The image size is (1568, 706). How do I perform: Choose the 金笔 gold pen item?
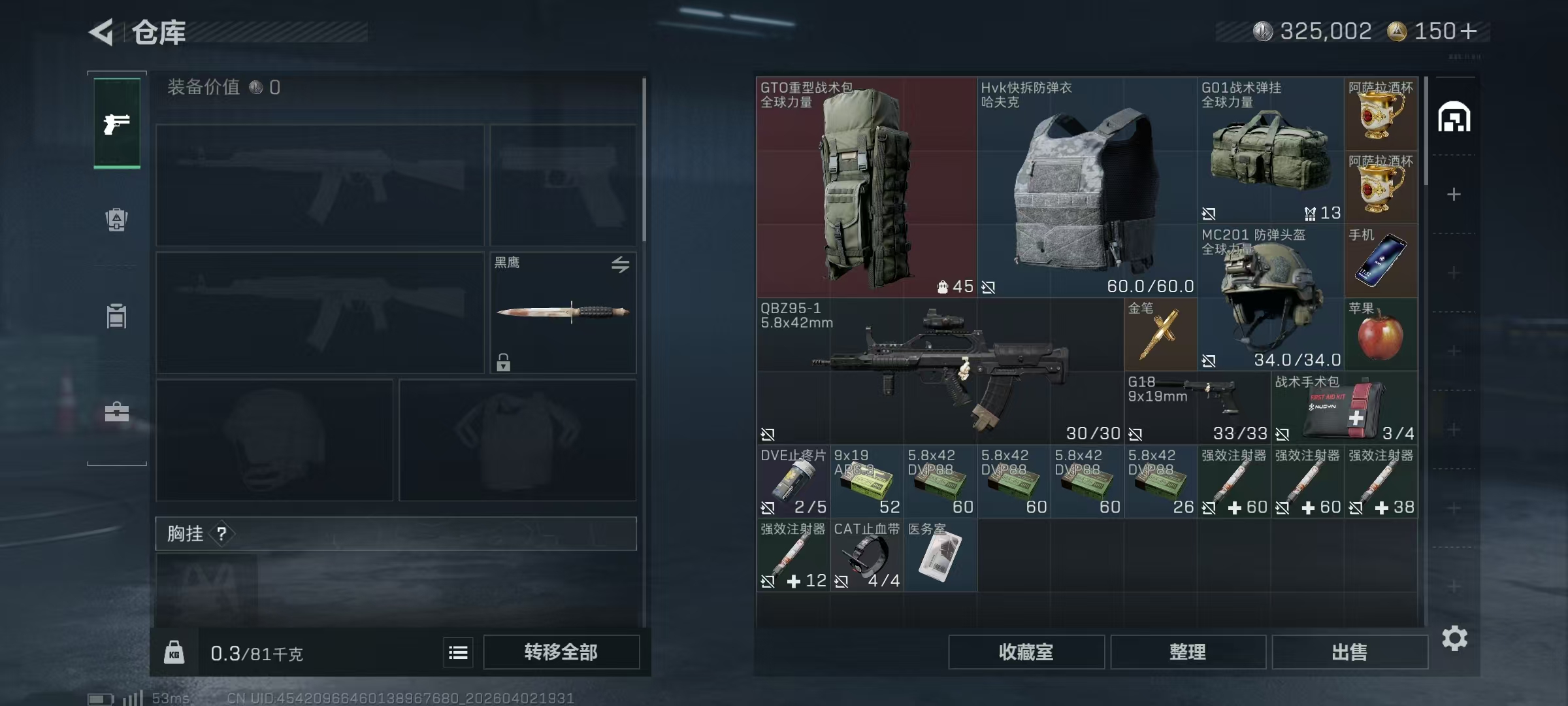click(x=1160, y=335)
